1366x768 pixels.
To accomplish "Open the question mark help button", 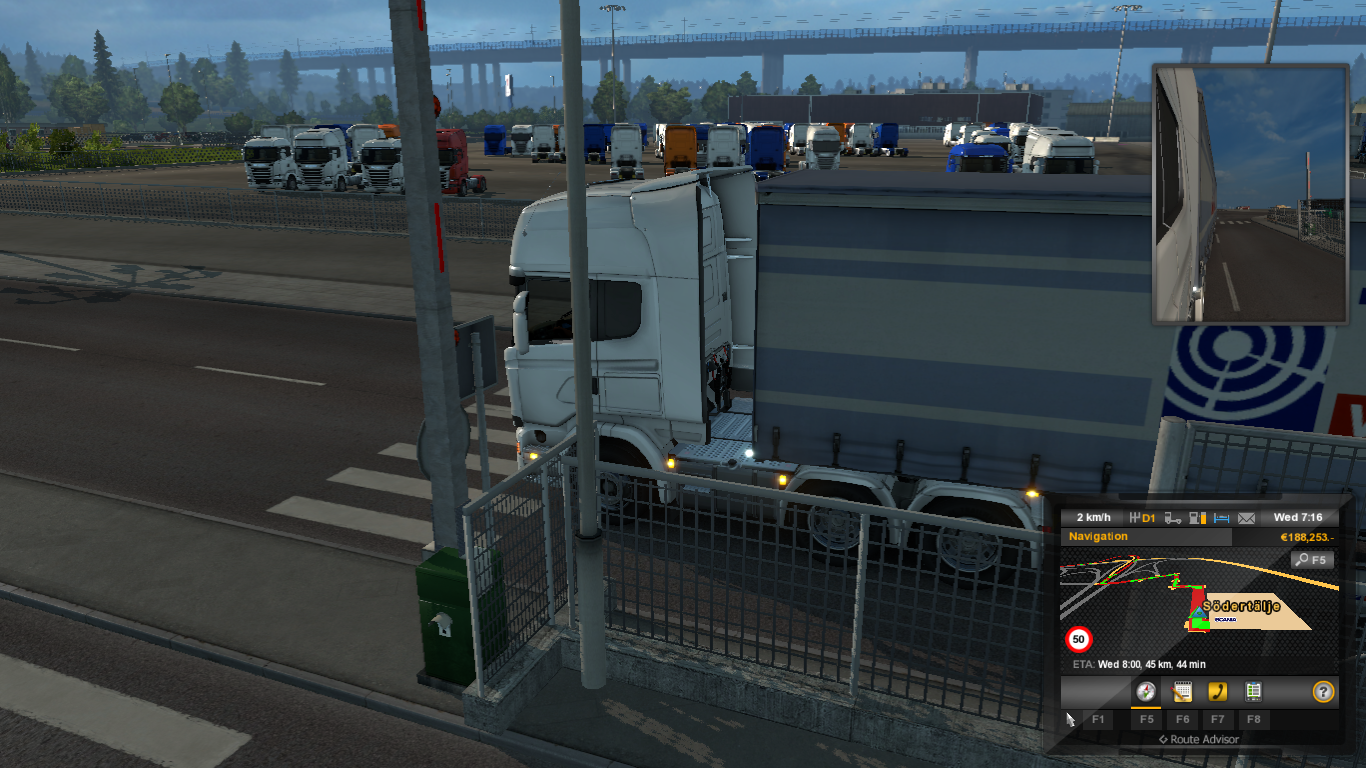I will point(1323,691).
